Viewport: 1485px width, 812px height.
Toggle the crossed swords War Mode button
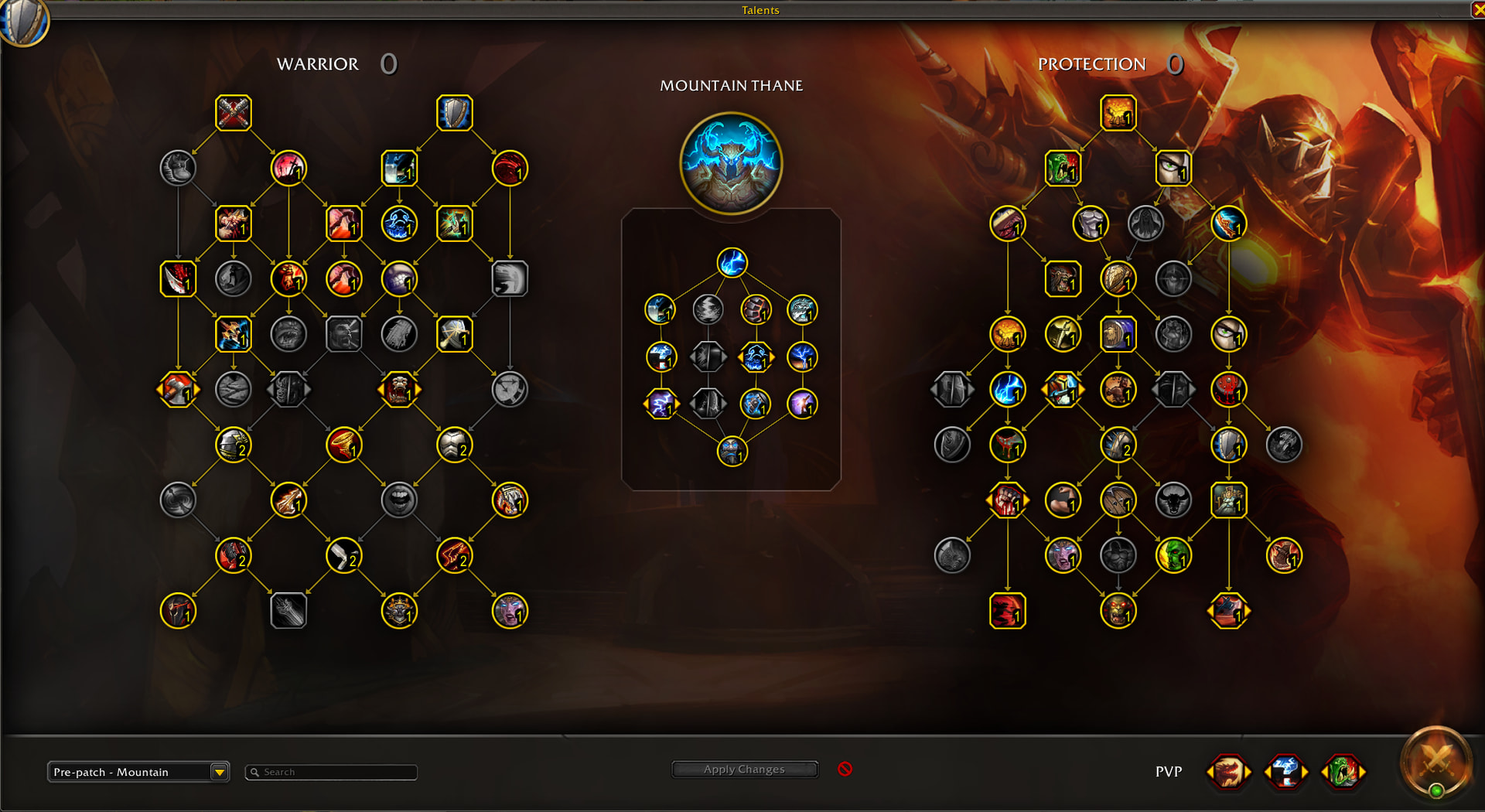coord(1436,762)
